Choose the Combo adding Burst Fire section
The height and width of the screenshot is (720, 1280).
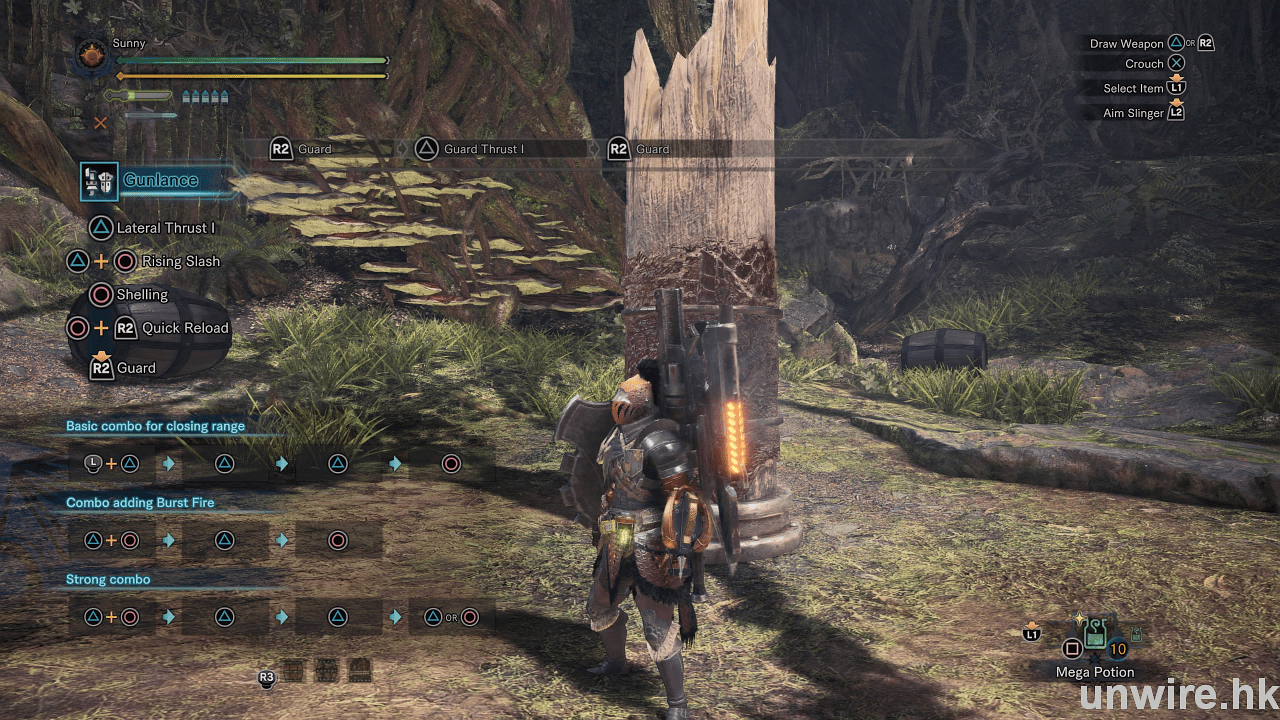tap(140, 503)
